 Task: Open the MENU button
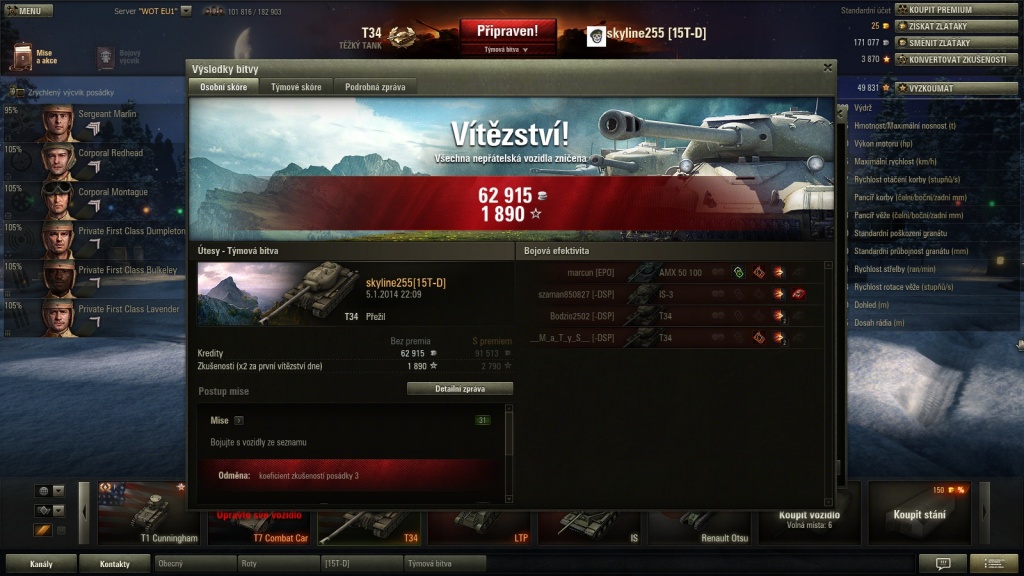(x=28, y=11)
